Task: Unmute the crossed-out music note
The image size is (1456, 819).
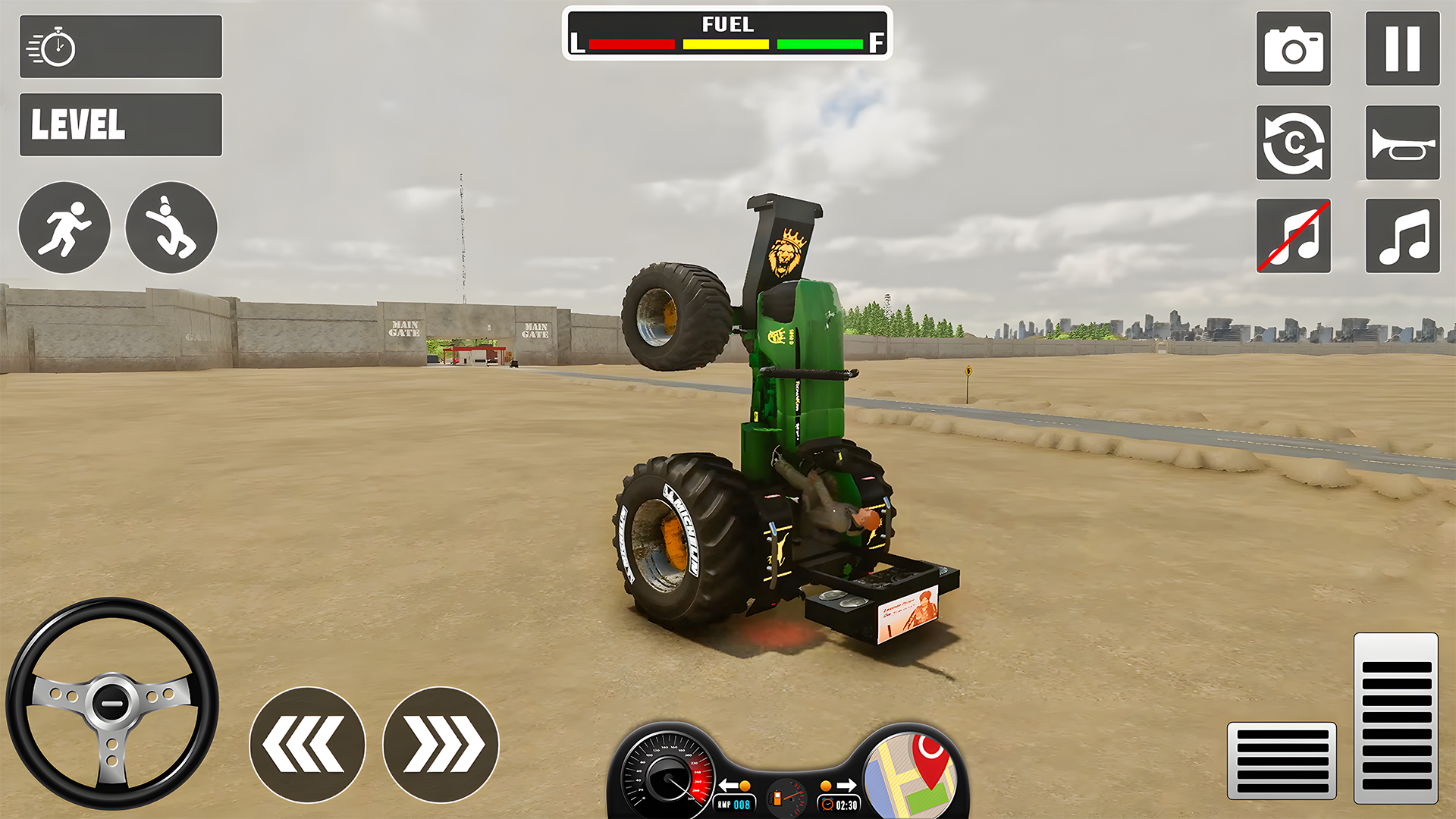Action: [1294, 237]
